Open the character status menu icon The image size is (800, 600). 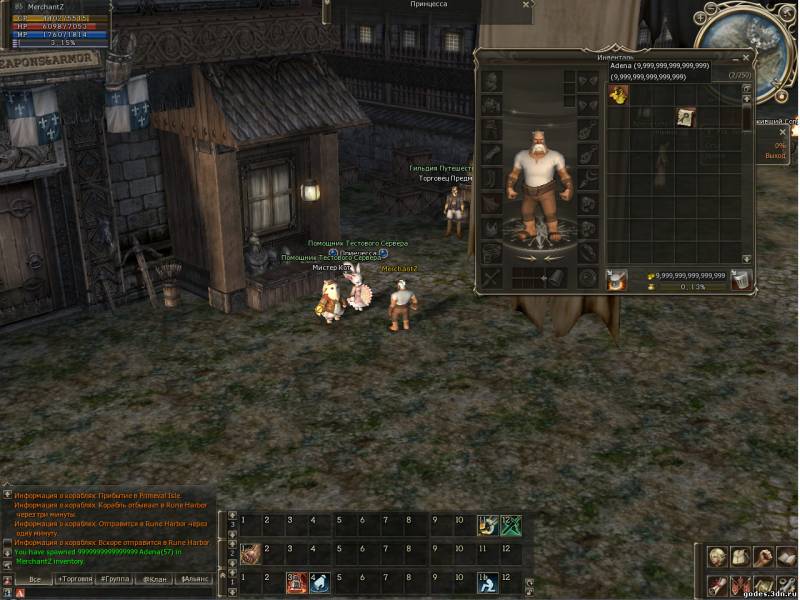click(716, 557)
